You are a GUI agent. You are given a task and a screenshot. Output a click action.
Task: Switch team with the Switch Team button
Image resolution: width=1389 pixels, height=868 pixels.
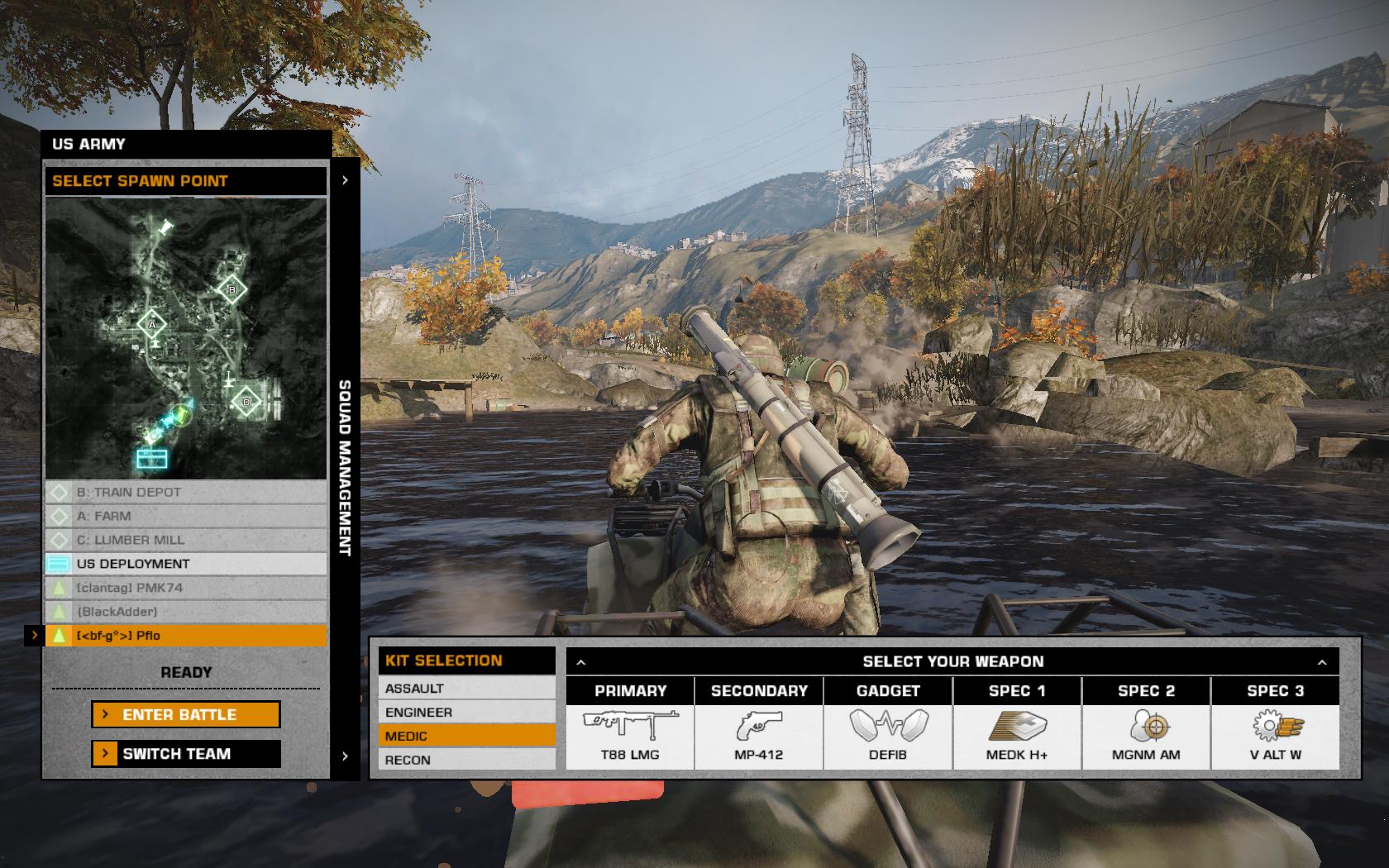tap(186, 753)
